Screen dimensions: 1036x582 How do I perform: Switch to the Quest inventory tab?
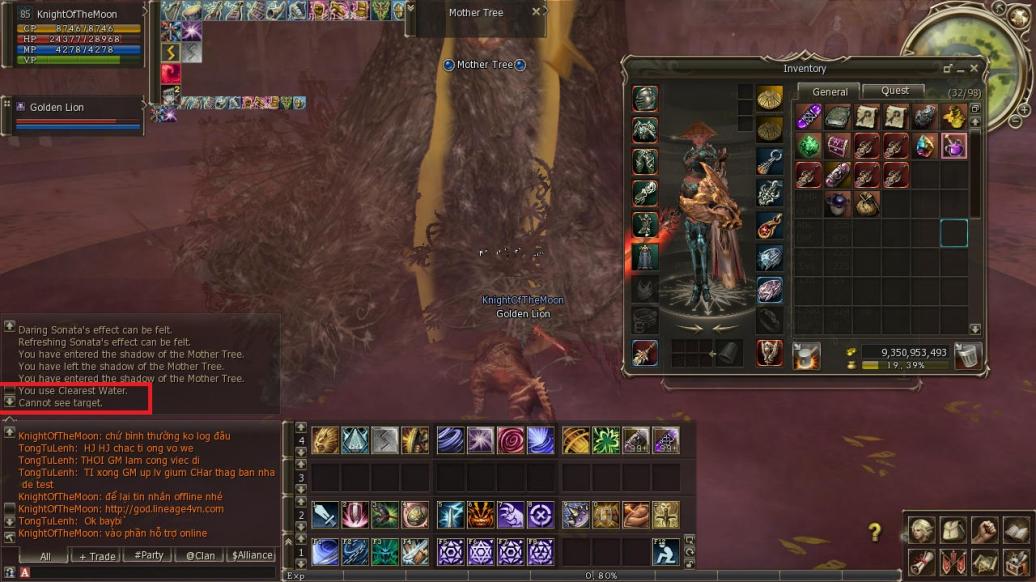click(x=894, y=91)
